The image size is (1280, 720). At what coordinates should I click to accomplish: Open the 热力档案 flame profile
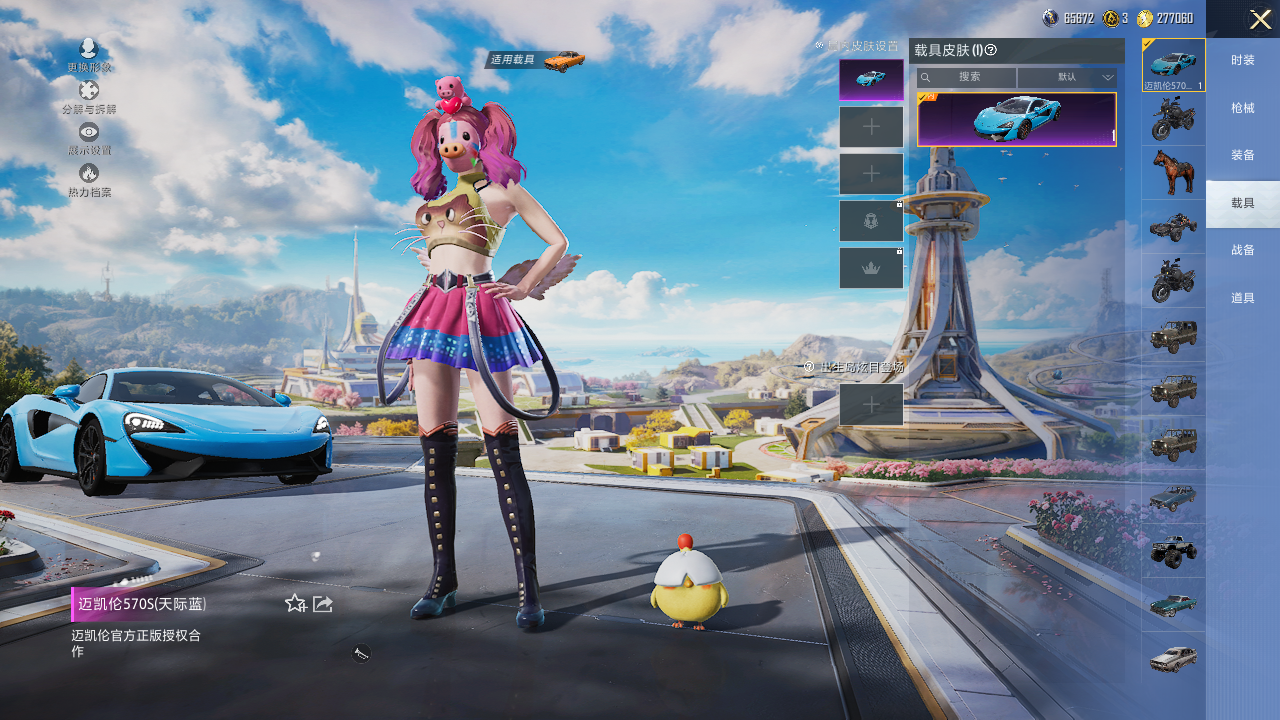pyautogui.click(x=89, y=179)
